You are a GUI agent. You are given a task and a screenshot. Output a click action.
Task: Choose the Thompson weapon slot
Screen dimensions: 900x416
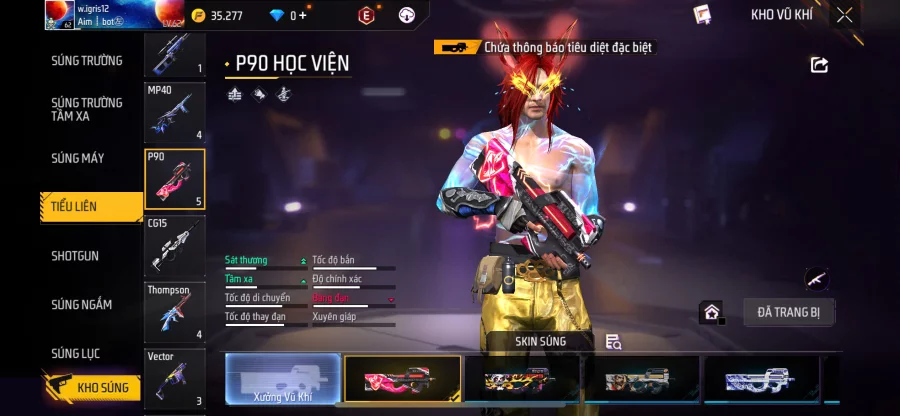point(175,312)
